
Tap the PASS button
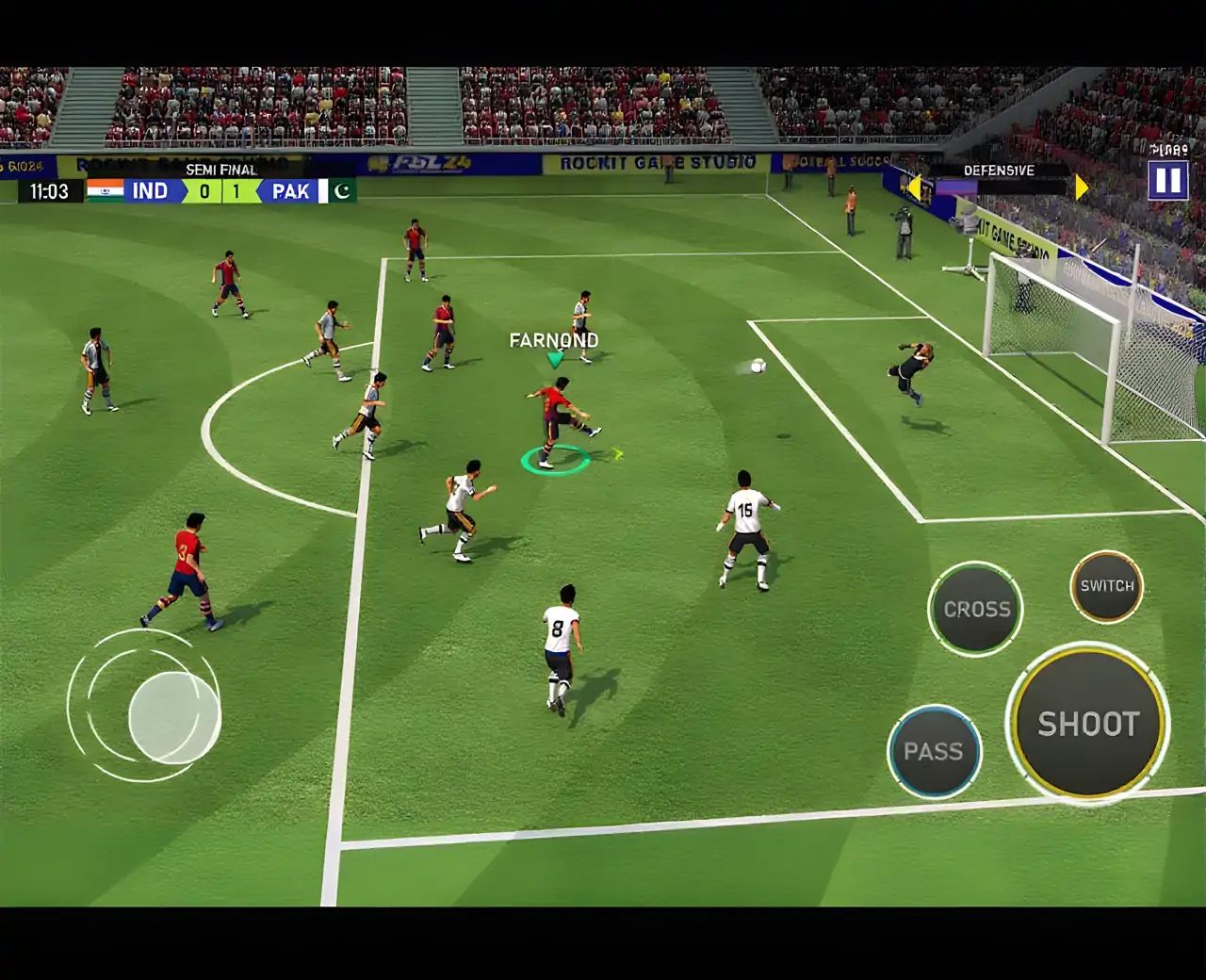[934, 752]
